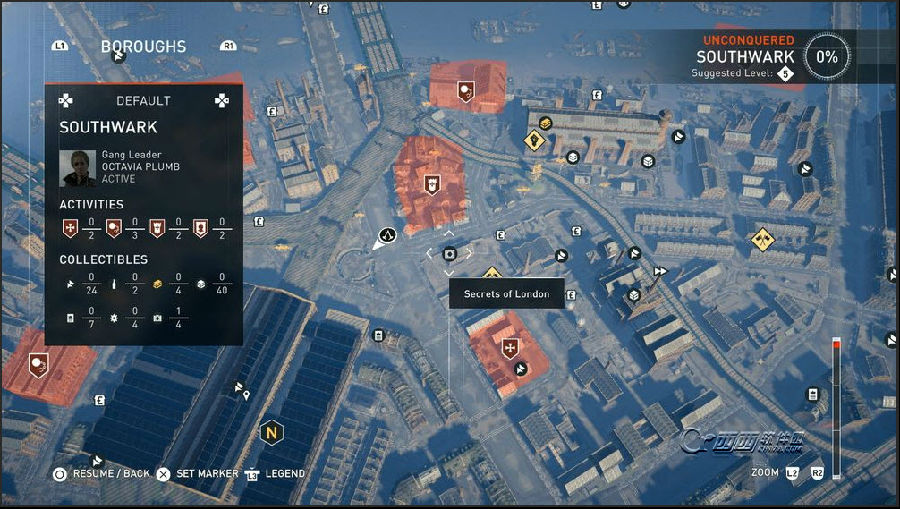The image size is (900, 509).
Task: Choose SET MARKER option
Action: point(206,473)
